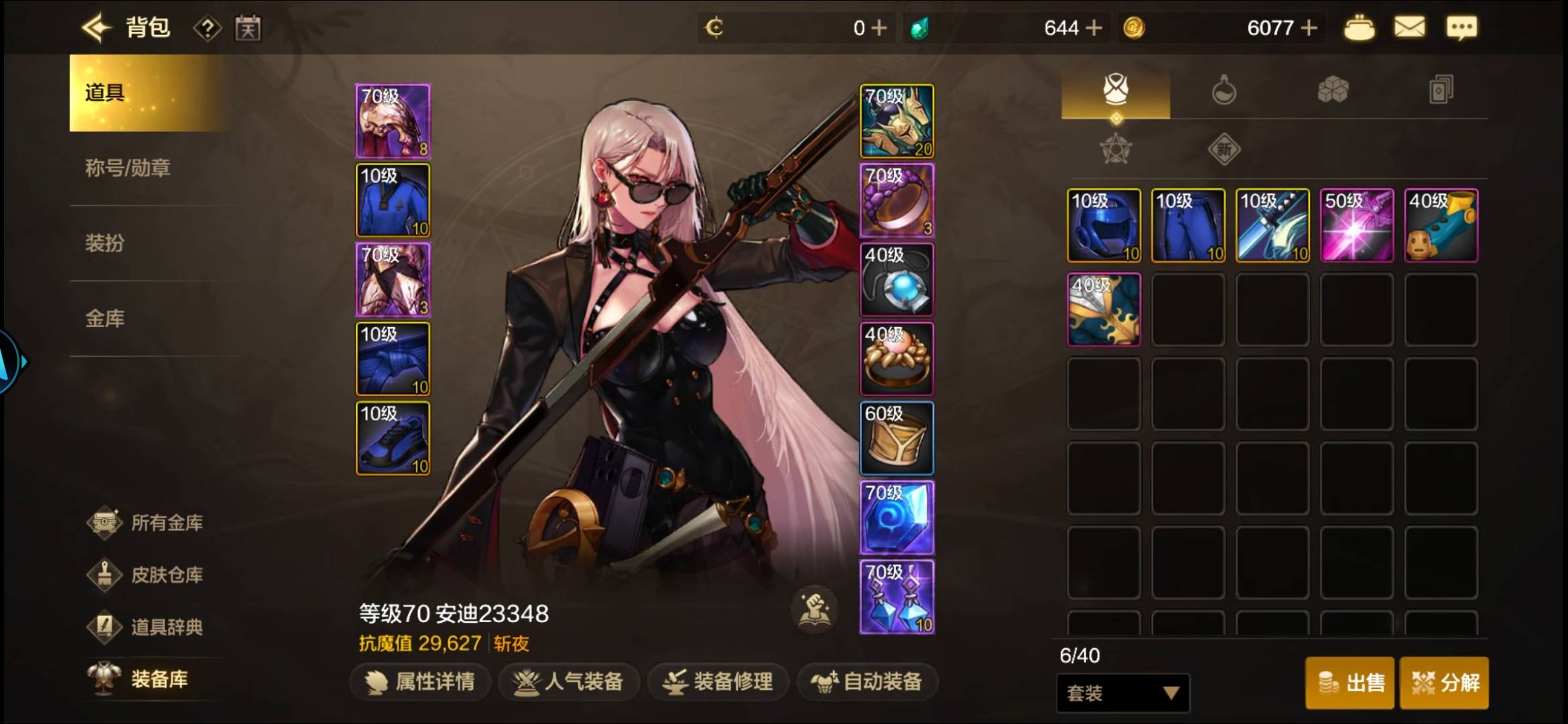The width and height of the screenshot is (1568, 724).
Task: Select the materials cube icon in right panel
Action: coord(1333,89)
